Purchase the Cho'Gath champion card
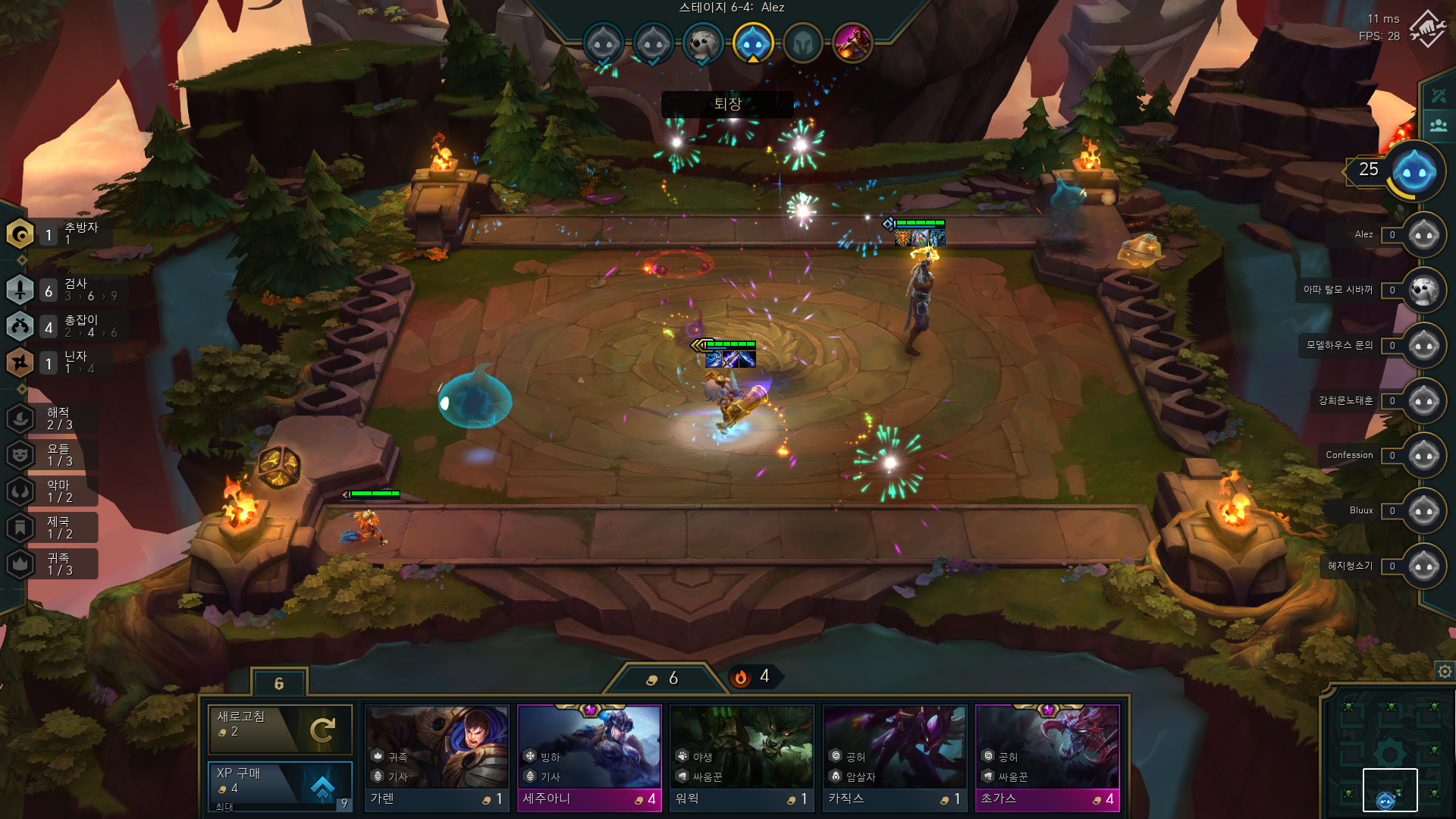The image size is (1456, 819). pyautogui.click(x=1047, y=757)
